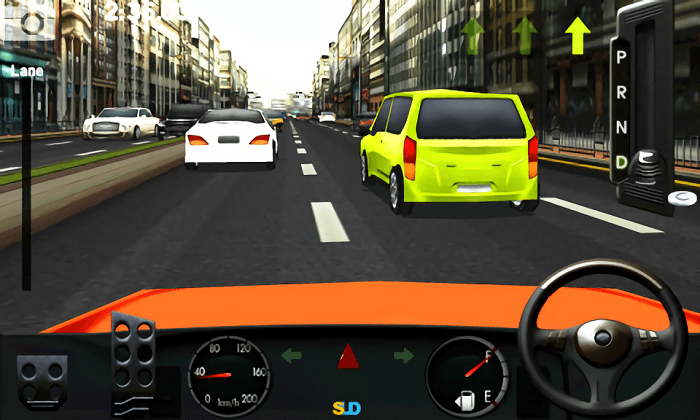
Task: Shift the gear lever to P
Action: (x=621, y=57)
